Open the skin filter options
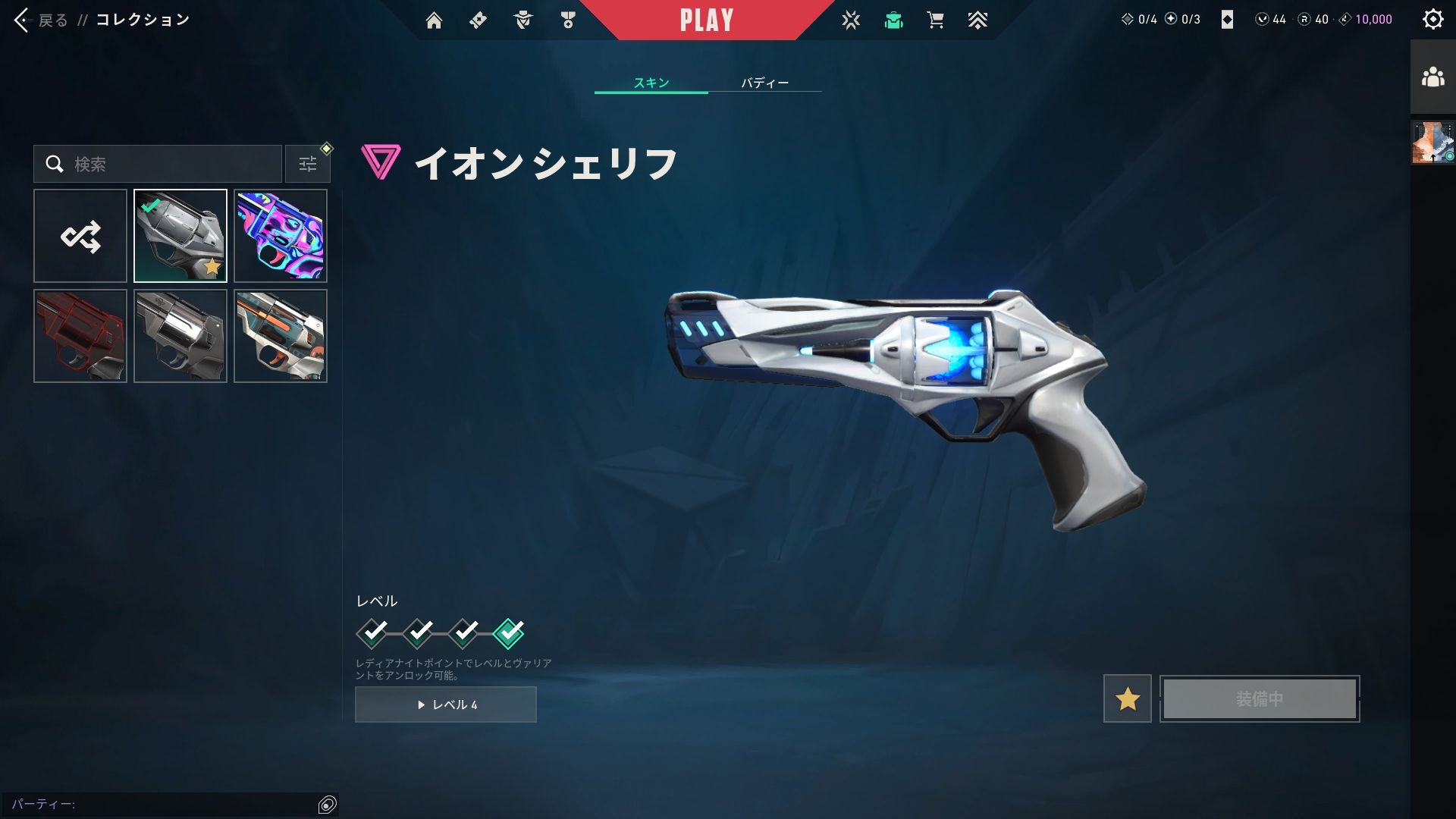 (x=308, y=164)
